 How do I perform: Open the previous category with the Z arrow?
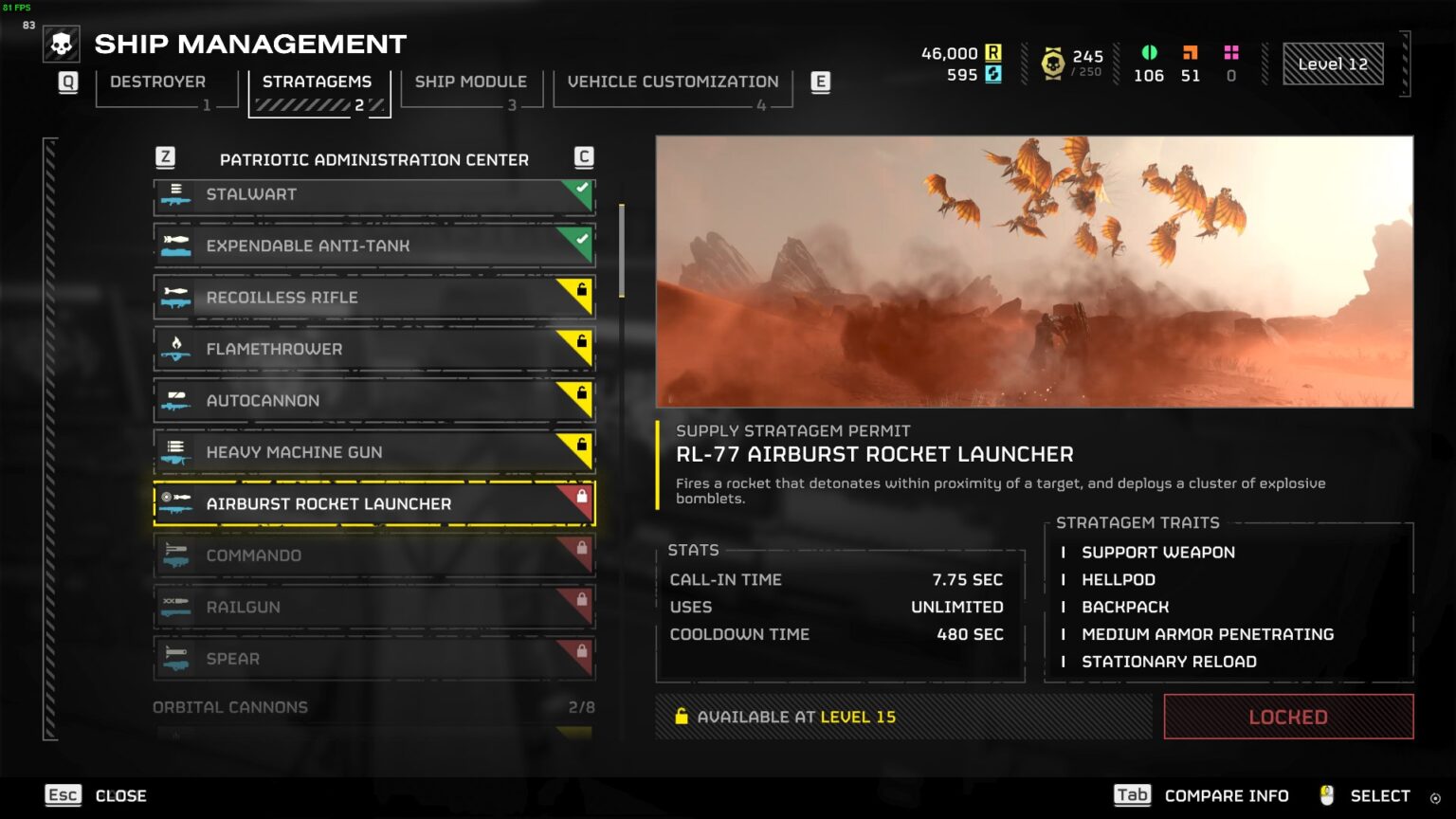166,154
